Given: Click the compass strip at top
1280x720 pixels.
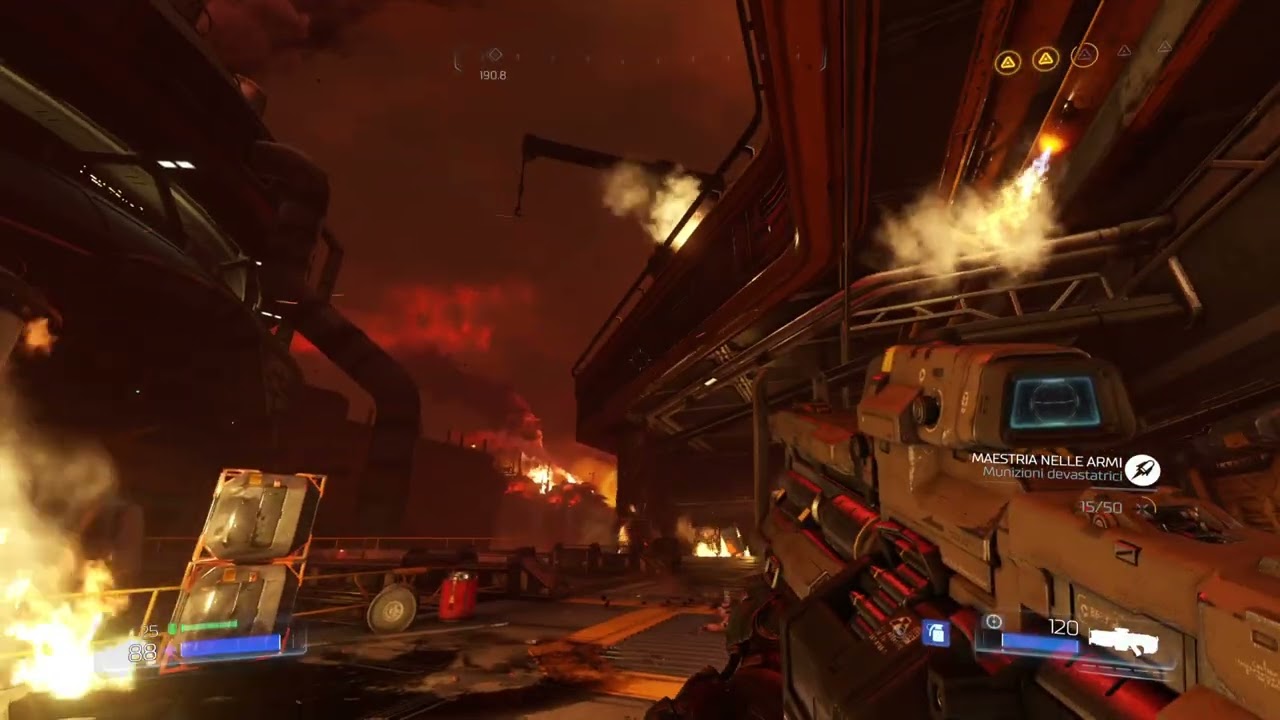Looking at the screenshot, I should [640, 58].
